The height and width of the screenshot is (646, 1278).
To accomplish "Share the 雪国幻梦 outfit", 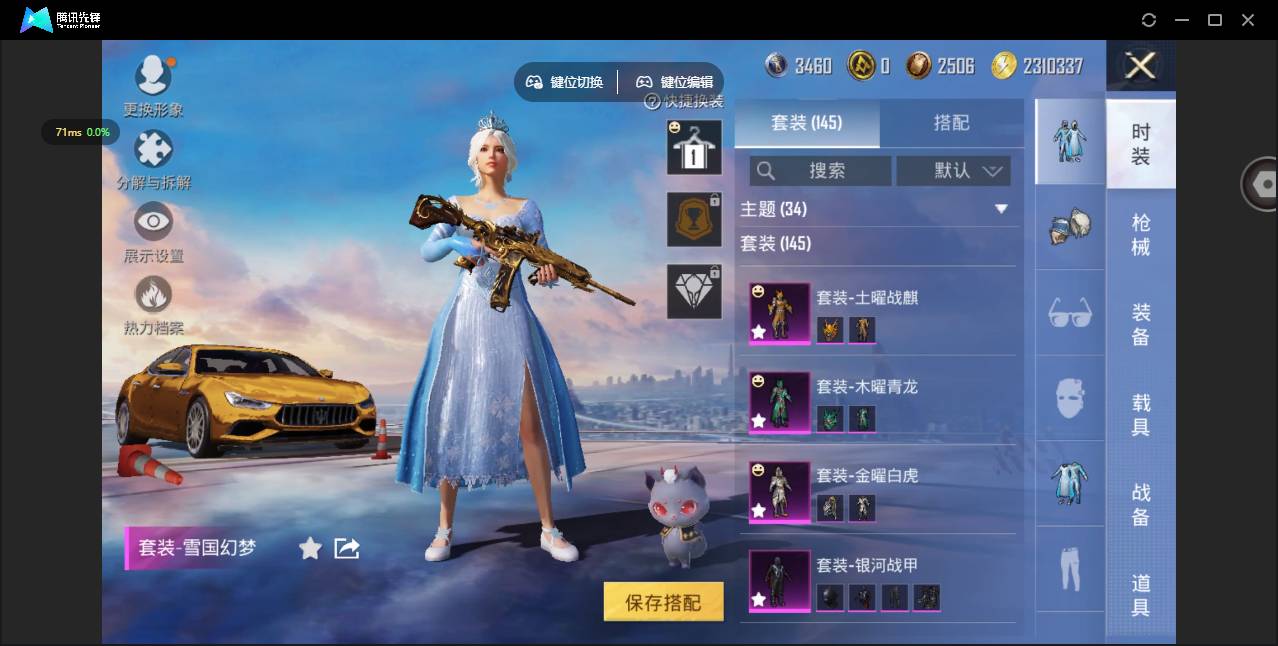I will (x=347, y=548).
